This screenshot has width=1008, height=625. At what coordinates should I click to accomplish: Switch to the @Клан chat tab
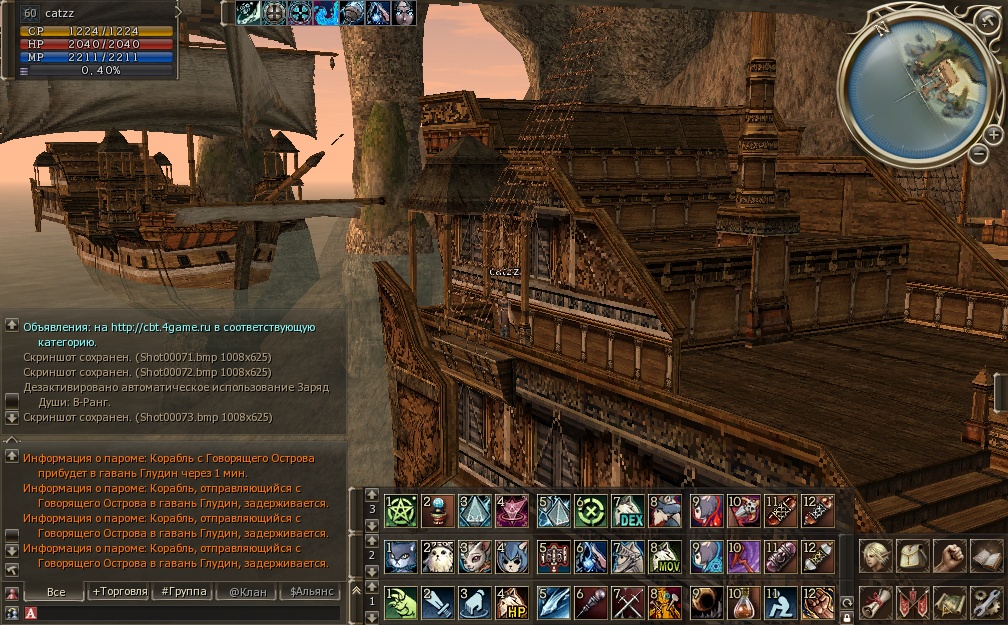pos(245,592)
